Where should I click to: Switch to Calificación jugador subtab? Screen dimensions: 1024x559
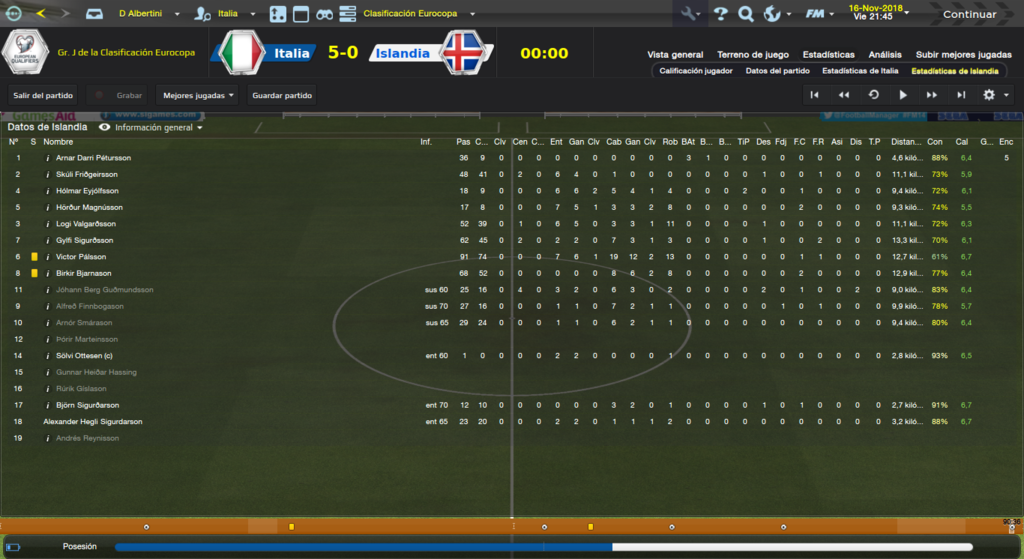[x=696, y=71]
